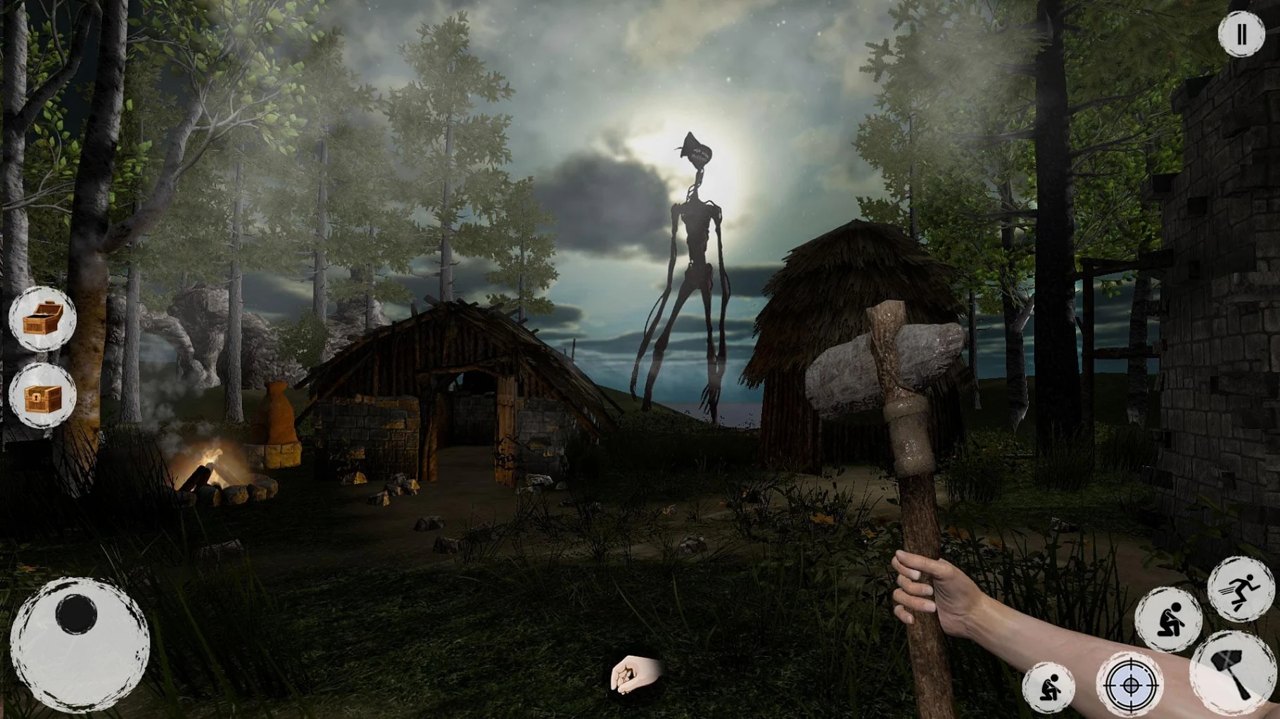Tap the smaller crouching figure button

(x=1048, y=687)
